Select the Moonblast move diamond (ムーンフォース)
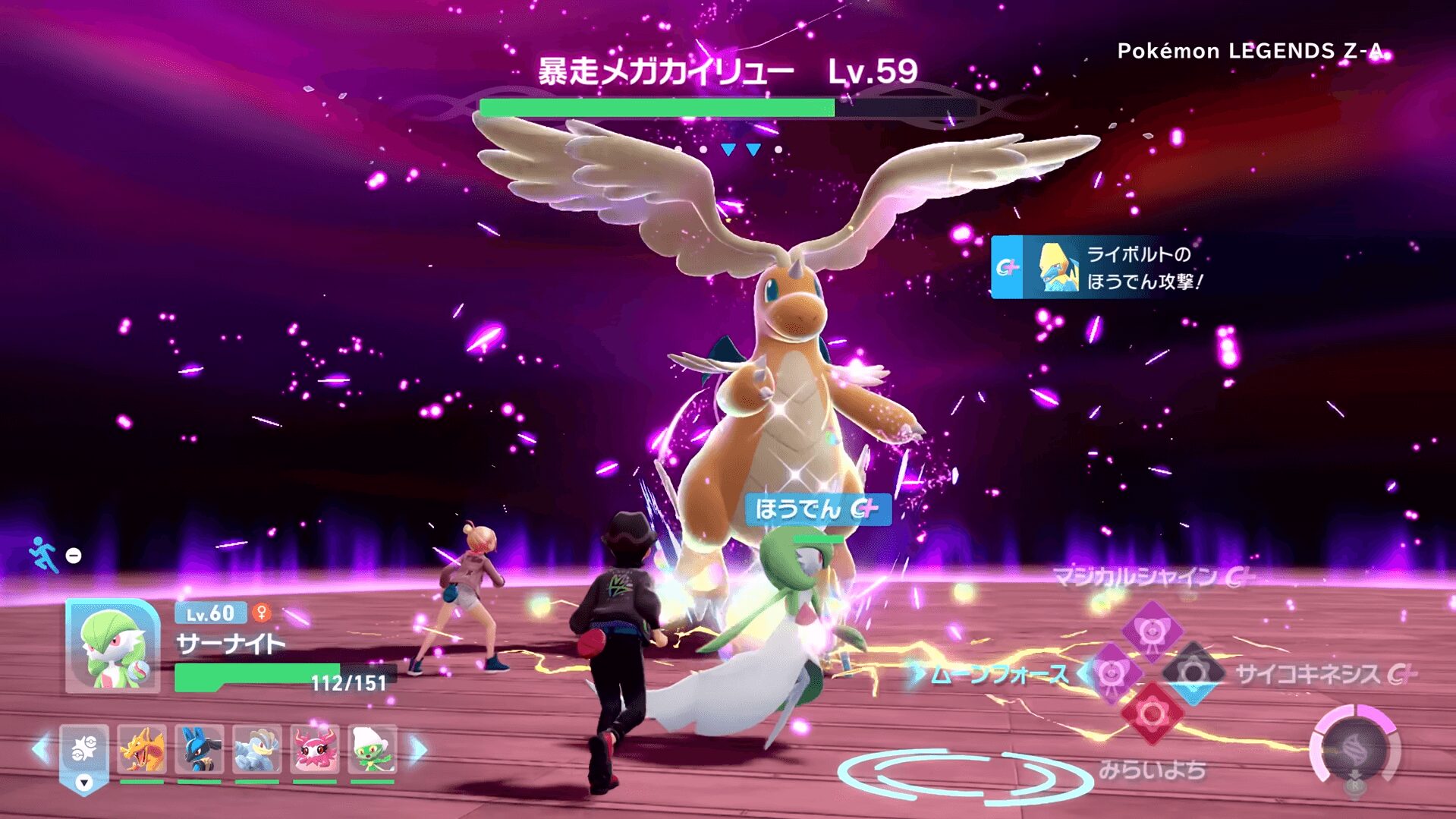Viewport: 1456px width, 819px height. [x=1112, y=673]
